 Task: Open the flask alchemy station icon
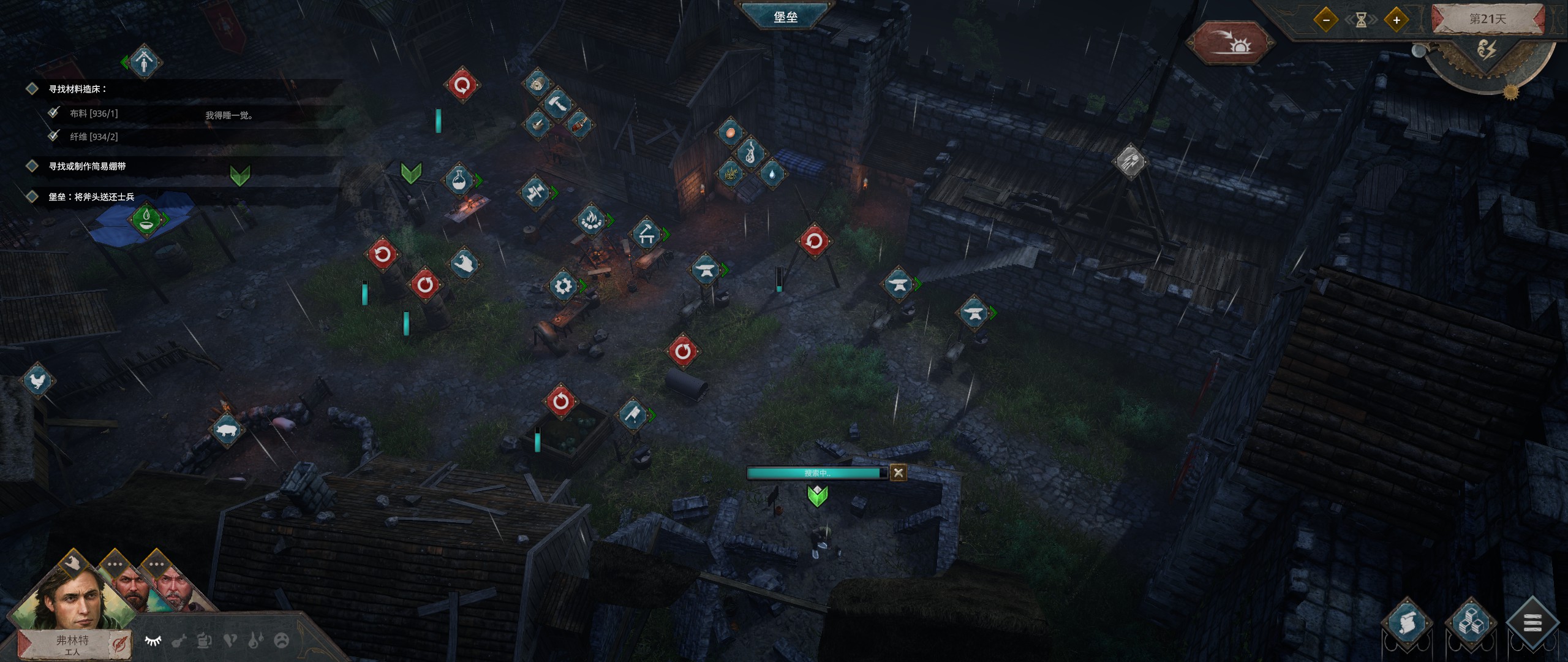coord(460,180)
